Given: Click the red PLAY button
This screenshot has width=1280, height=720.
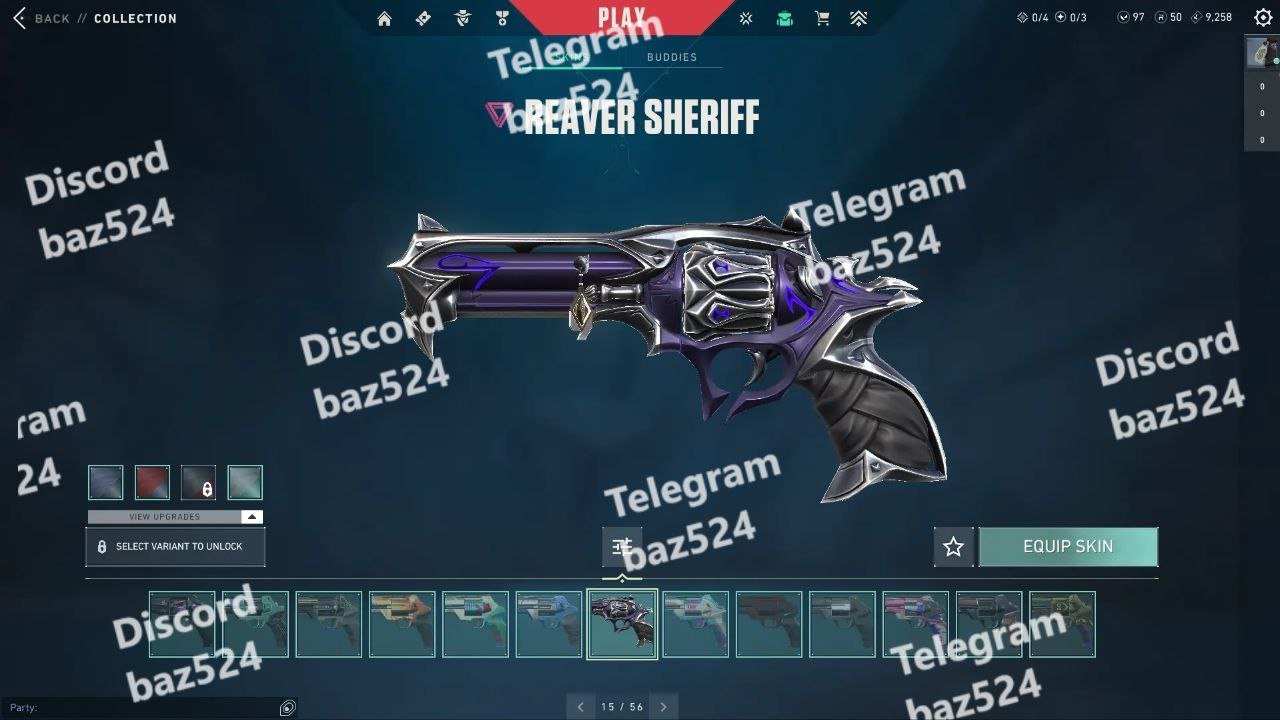Looking at the screenshot, I should (621, 17).
